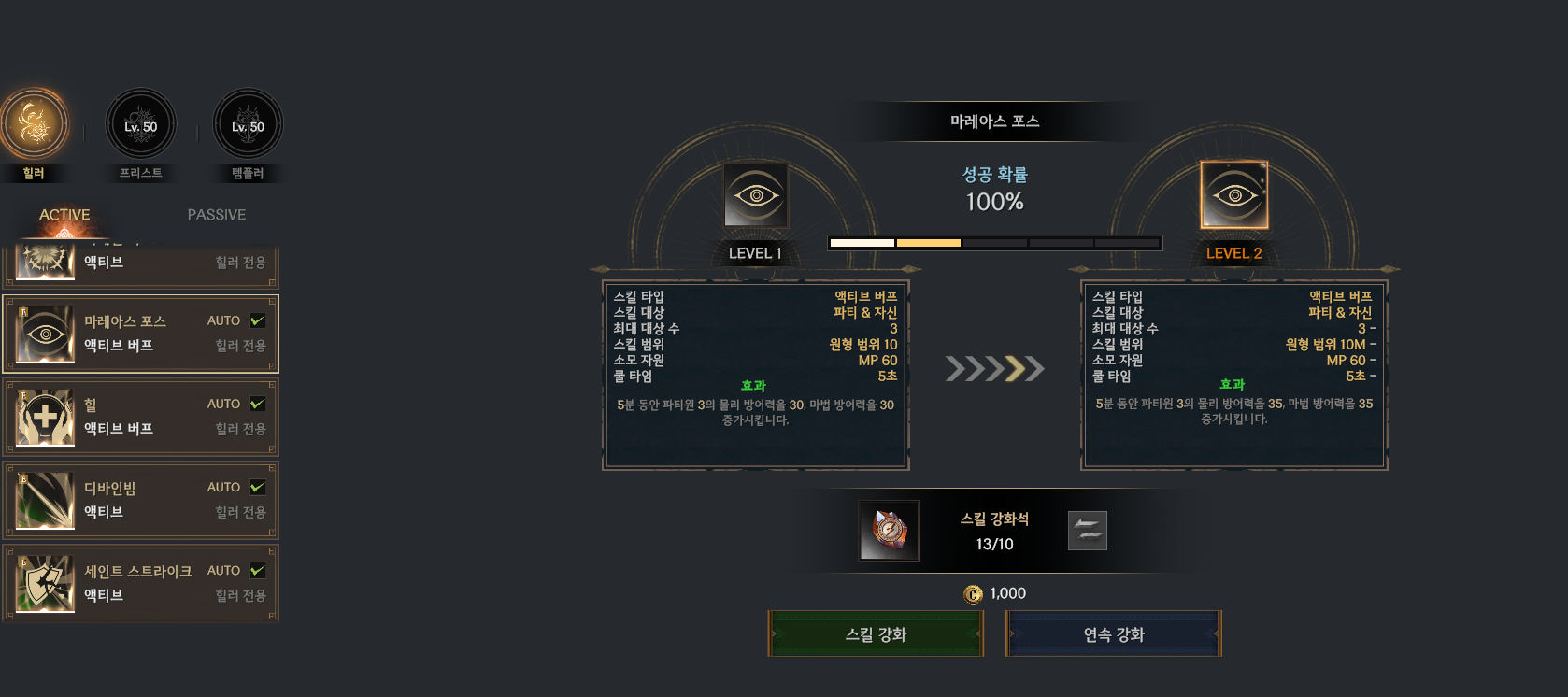Start continuous enhancement with 연속 강화
The image size is (1568, 697).
pos(1113,634)
